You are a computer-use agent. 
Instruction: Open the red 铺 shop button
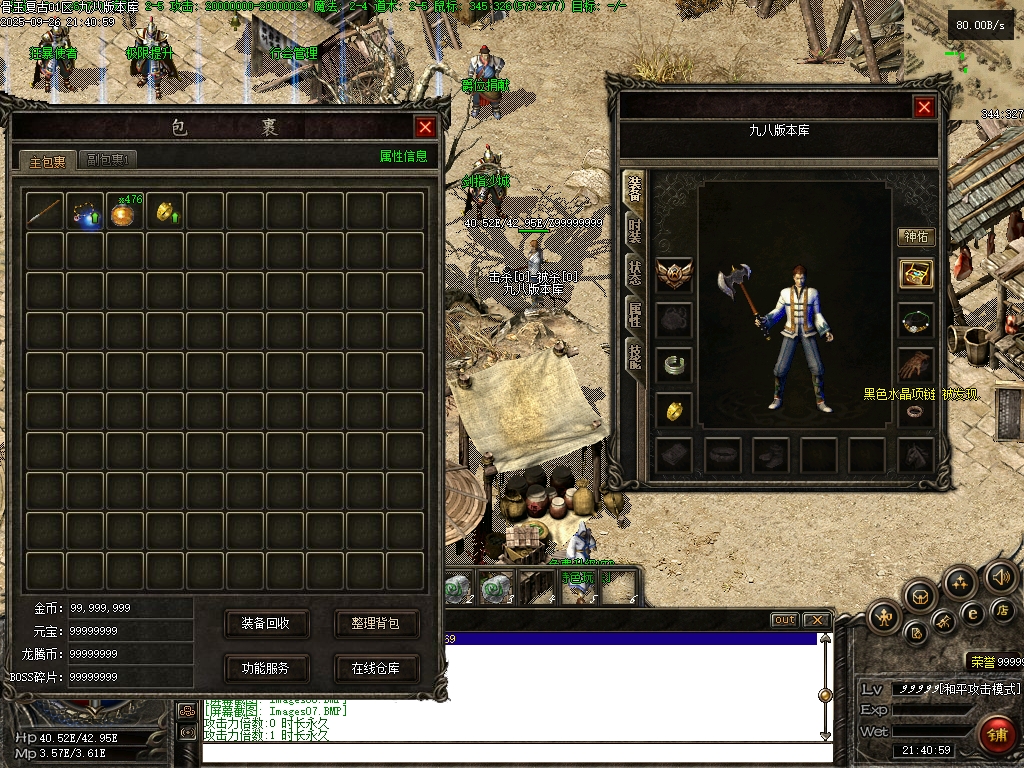tap(997, 734)
